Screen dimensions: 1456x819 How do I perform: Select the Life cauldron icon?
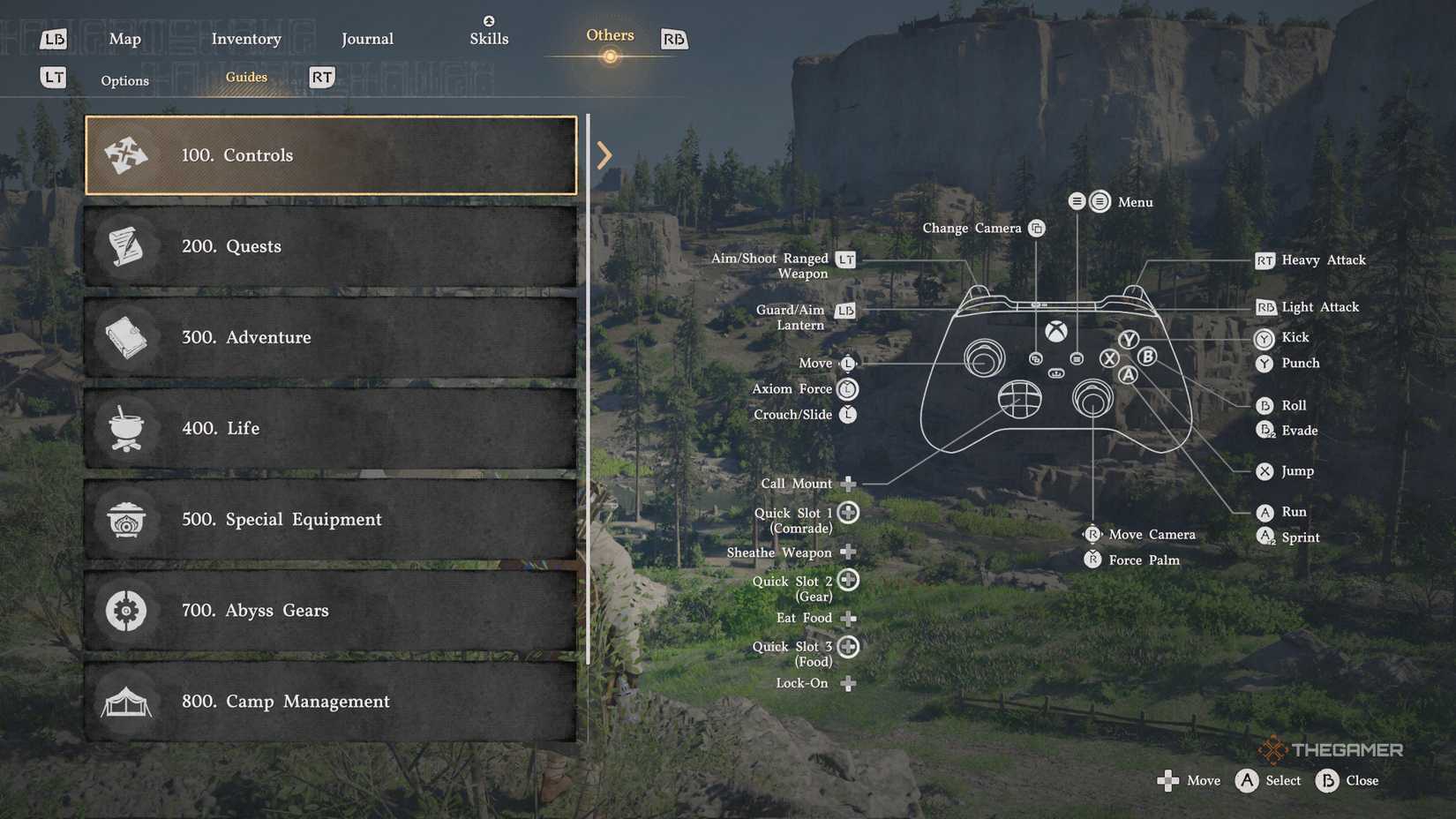pos(126,428)
